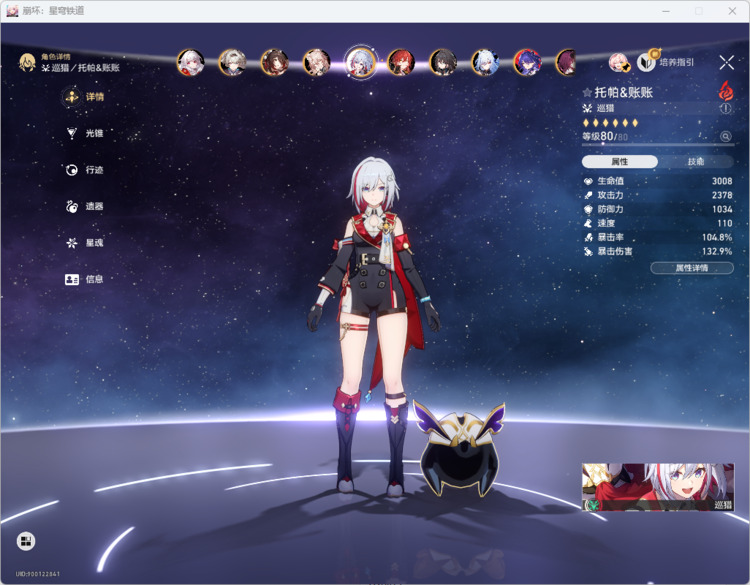Select the first character portrait in the roster
This screenshot has width=750, height=585.
tap(190, 62)
